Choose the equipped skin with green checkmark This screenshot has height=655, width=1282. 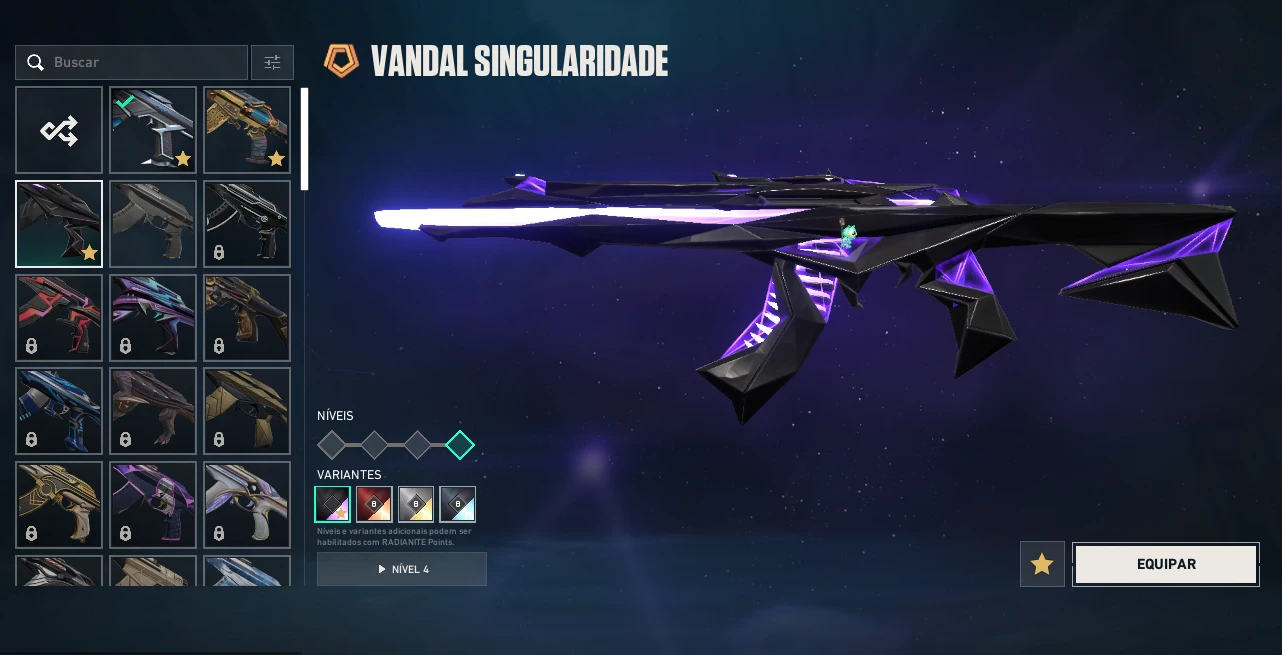coord(153,130)
